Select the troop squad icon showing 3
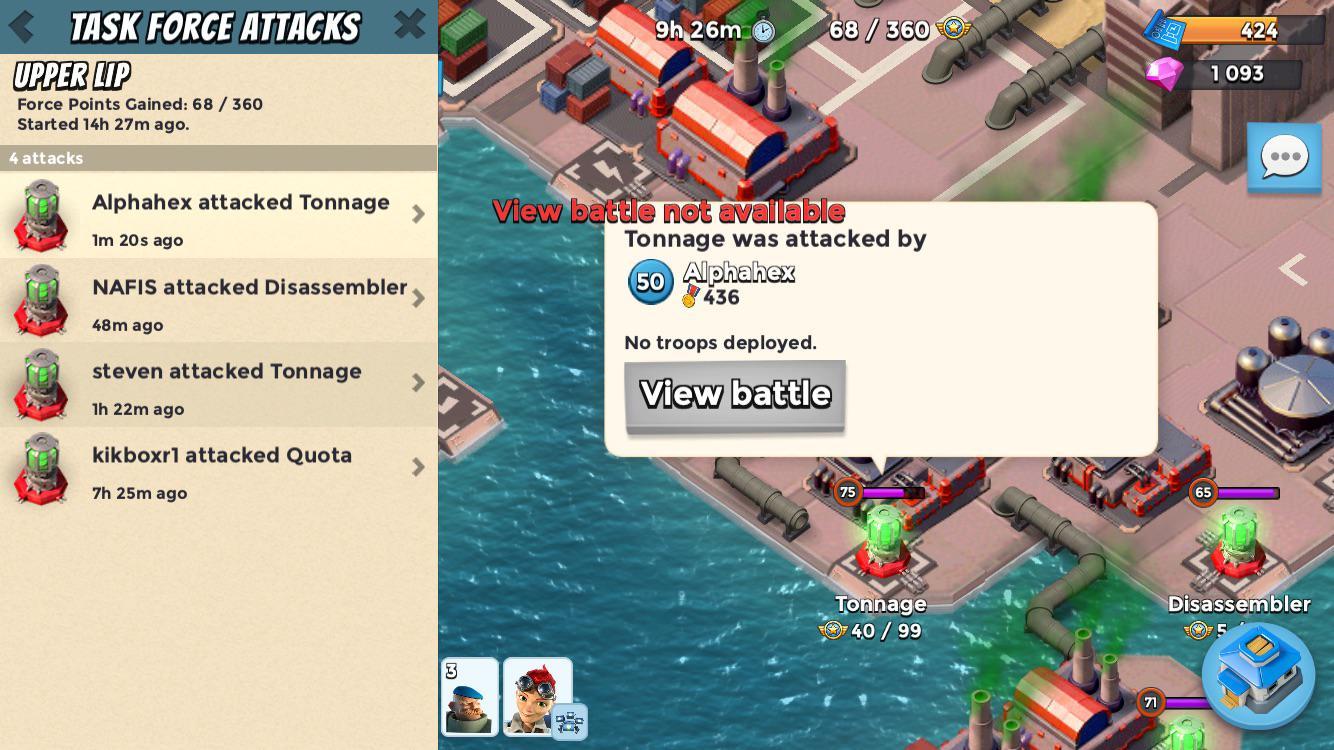This screenshot has width=1334, height=750. (470, 697)
